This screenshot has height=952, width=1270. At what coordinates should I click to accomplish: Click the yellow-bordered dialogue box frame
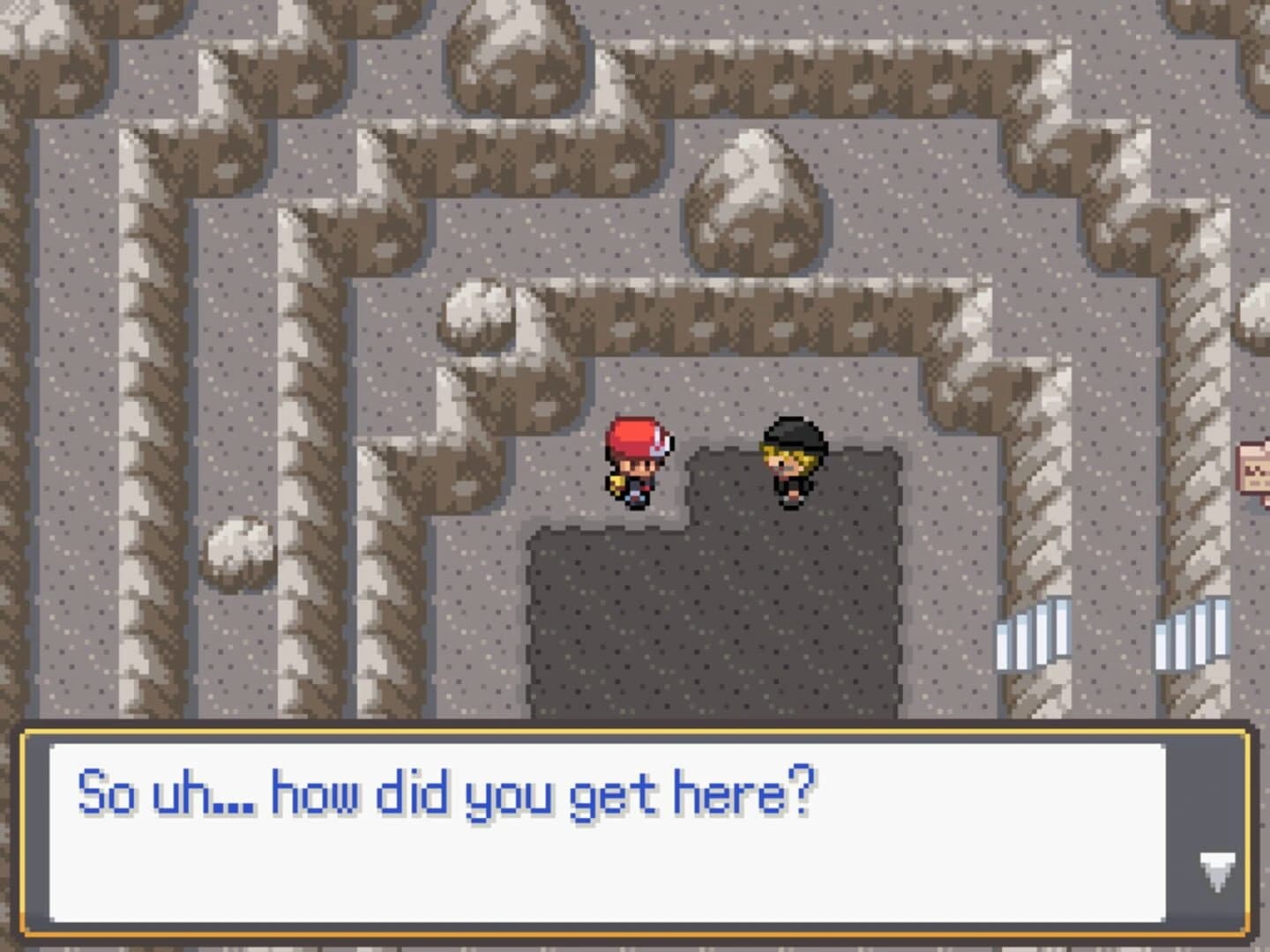(x=635, y=730)
